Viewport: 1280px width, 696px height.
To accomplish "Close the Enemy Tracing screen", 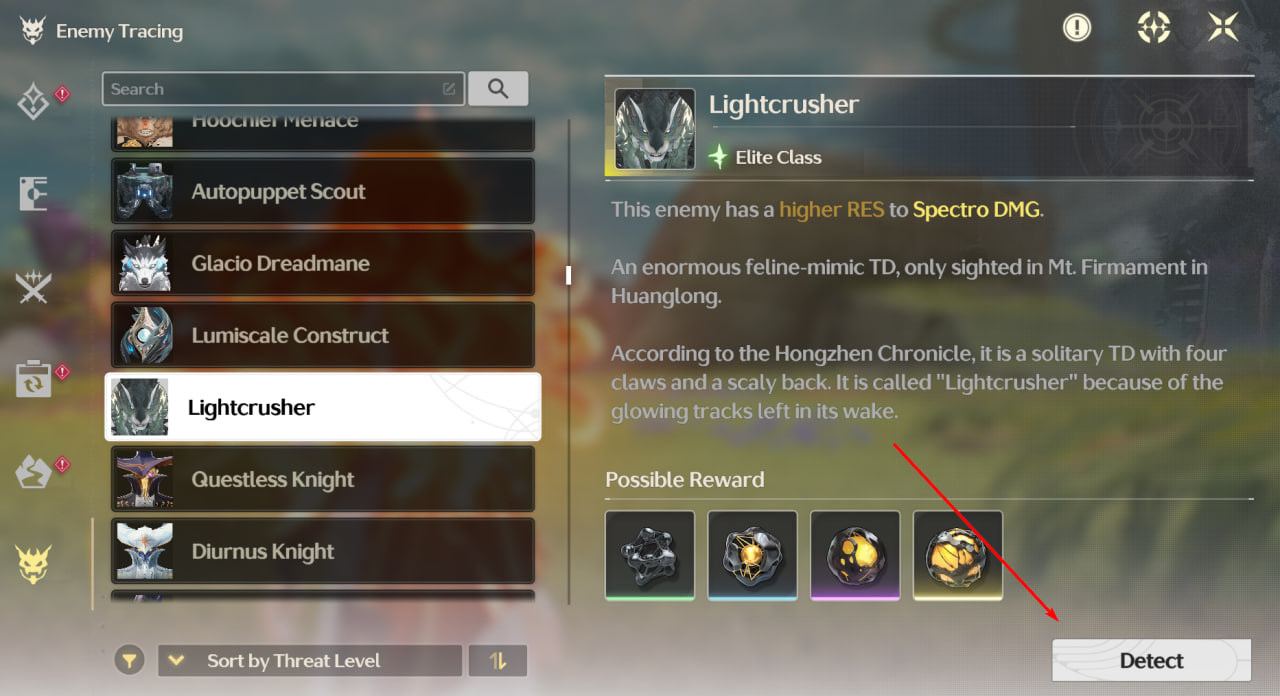I will (x=1223, y=28).
